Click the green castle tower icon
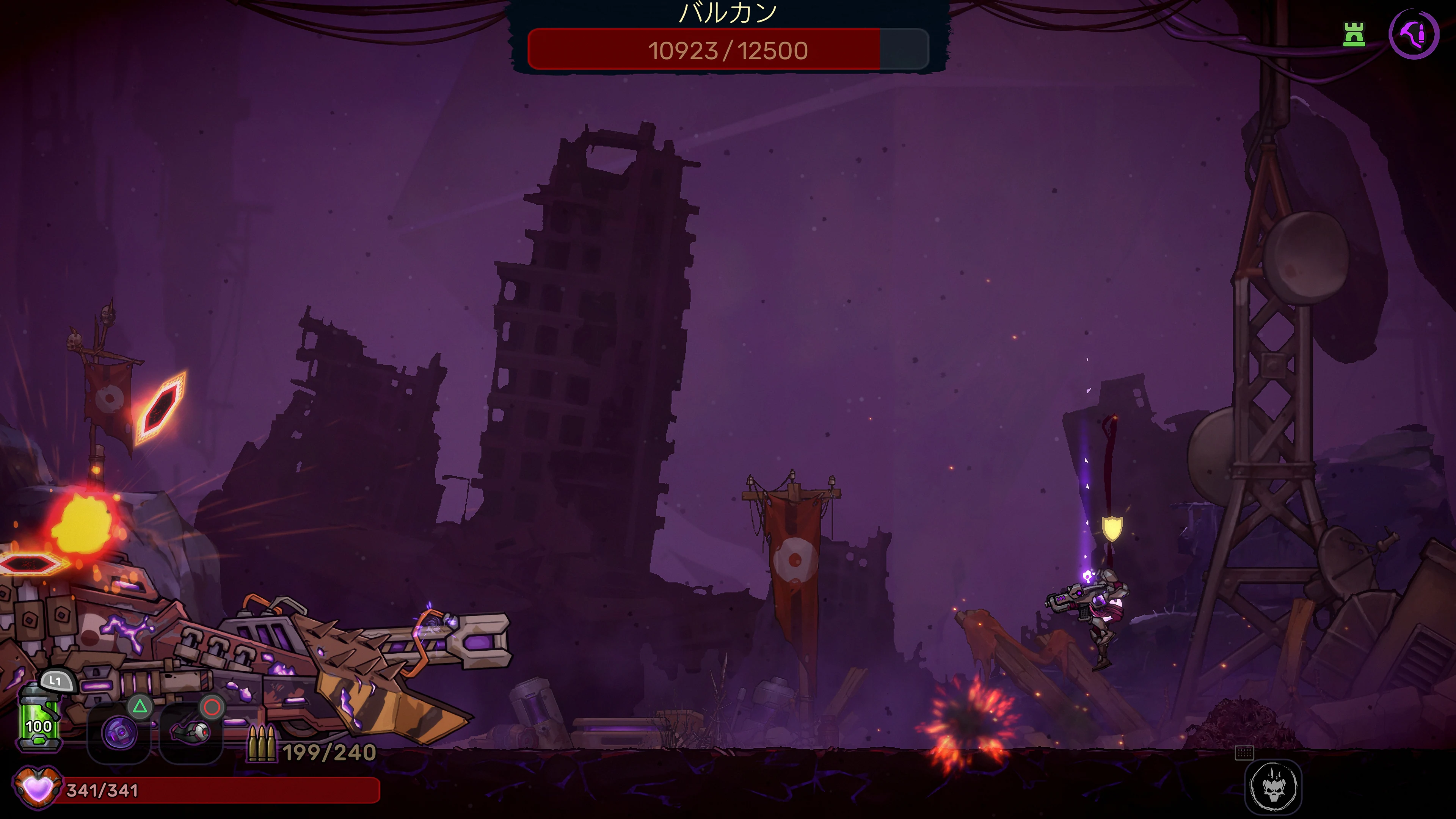 (x=1354, y=35)
